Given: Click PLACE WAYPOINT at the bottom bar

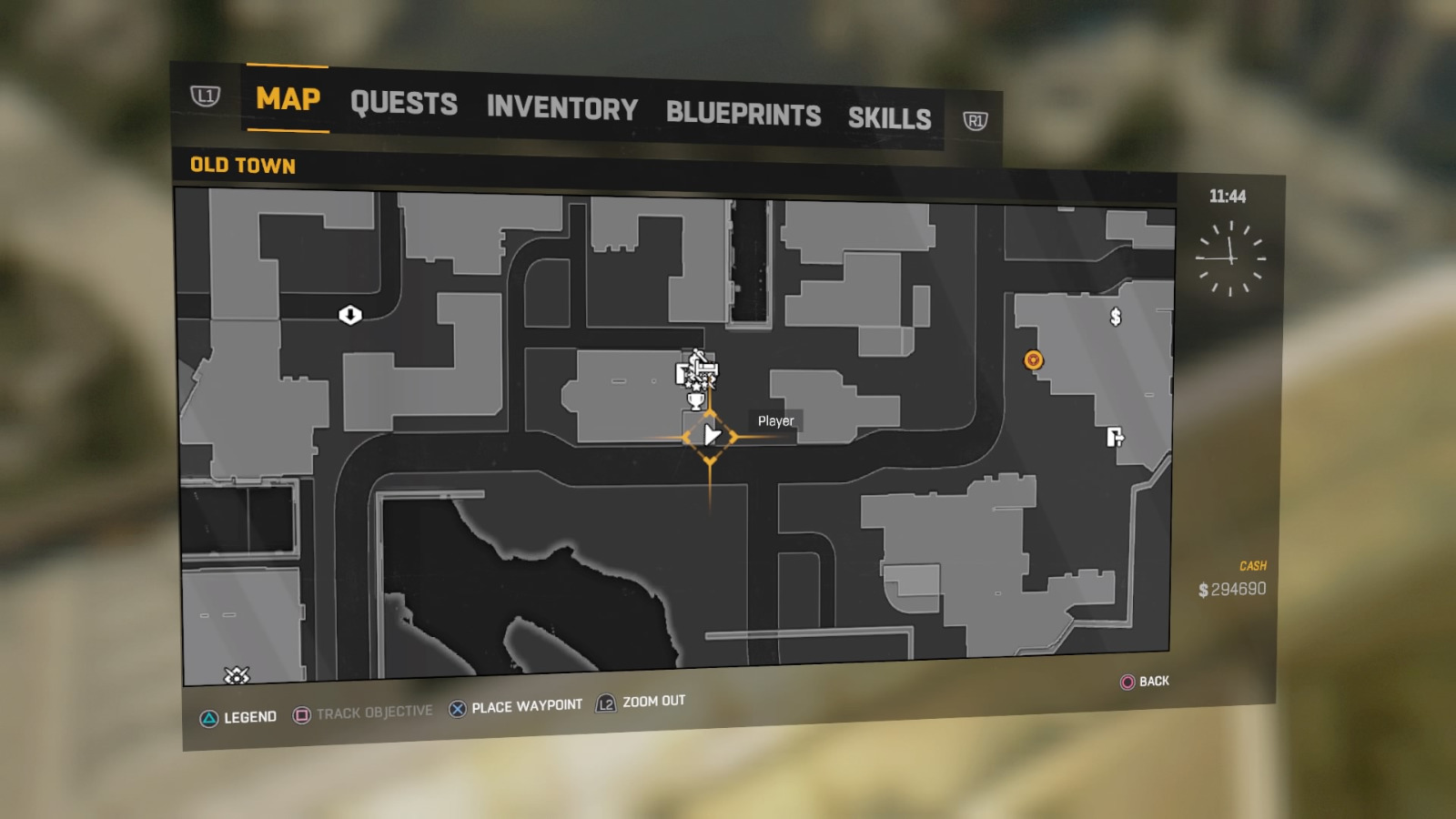Looking at the screenshot, I should (x=525, y=704).
